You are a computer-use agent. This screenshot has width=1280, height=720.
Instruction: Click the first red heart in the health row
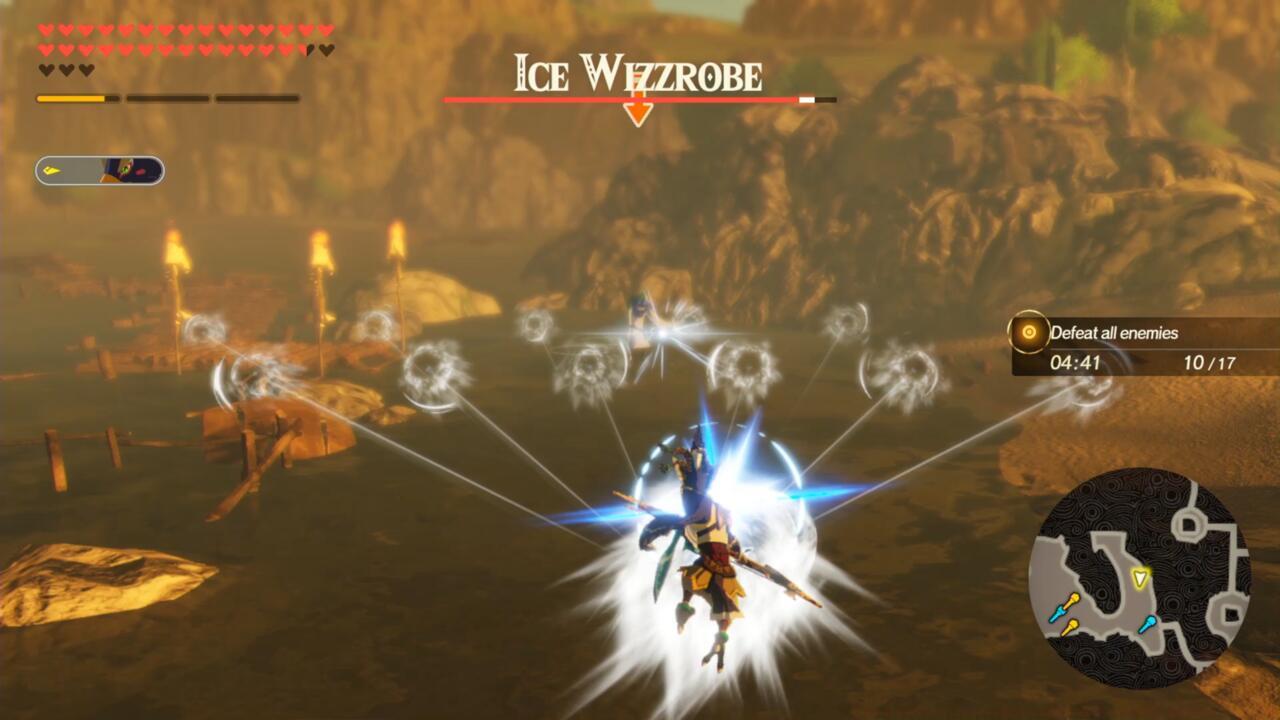tap(46, 28)
